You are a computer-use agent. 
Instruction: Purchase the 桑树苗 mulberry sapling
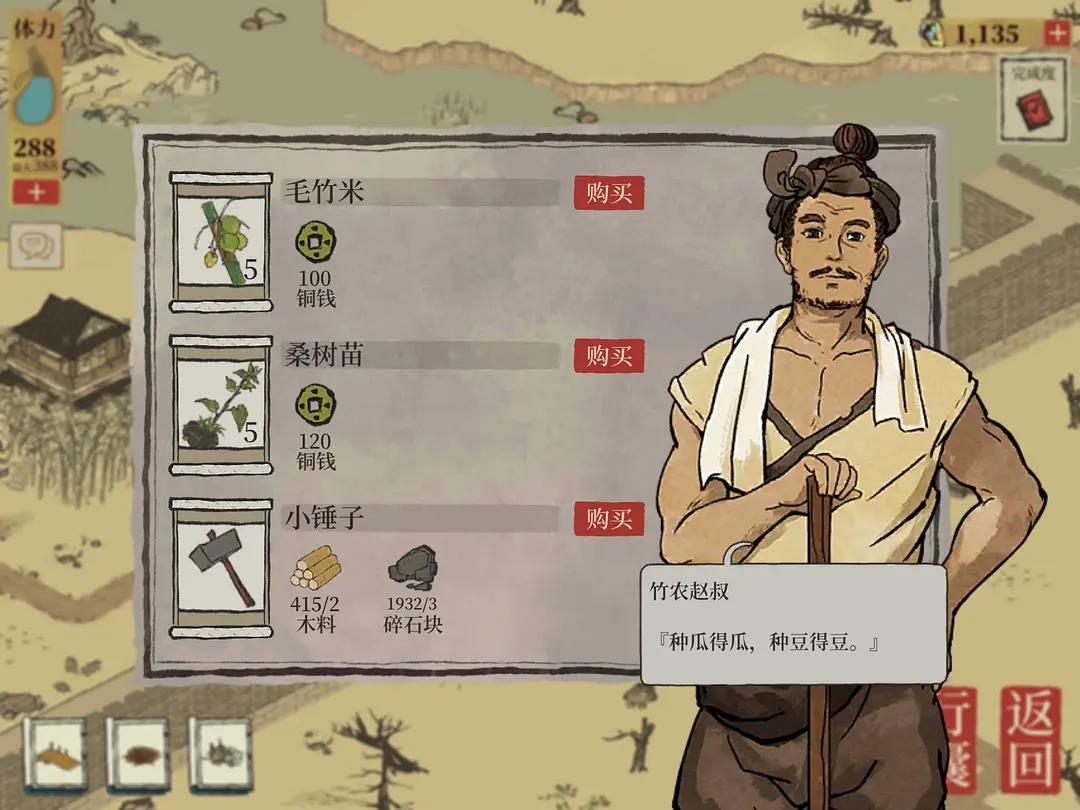tap(608, 356)
